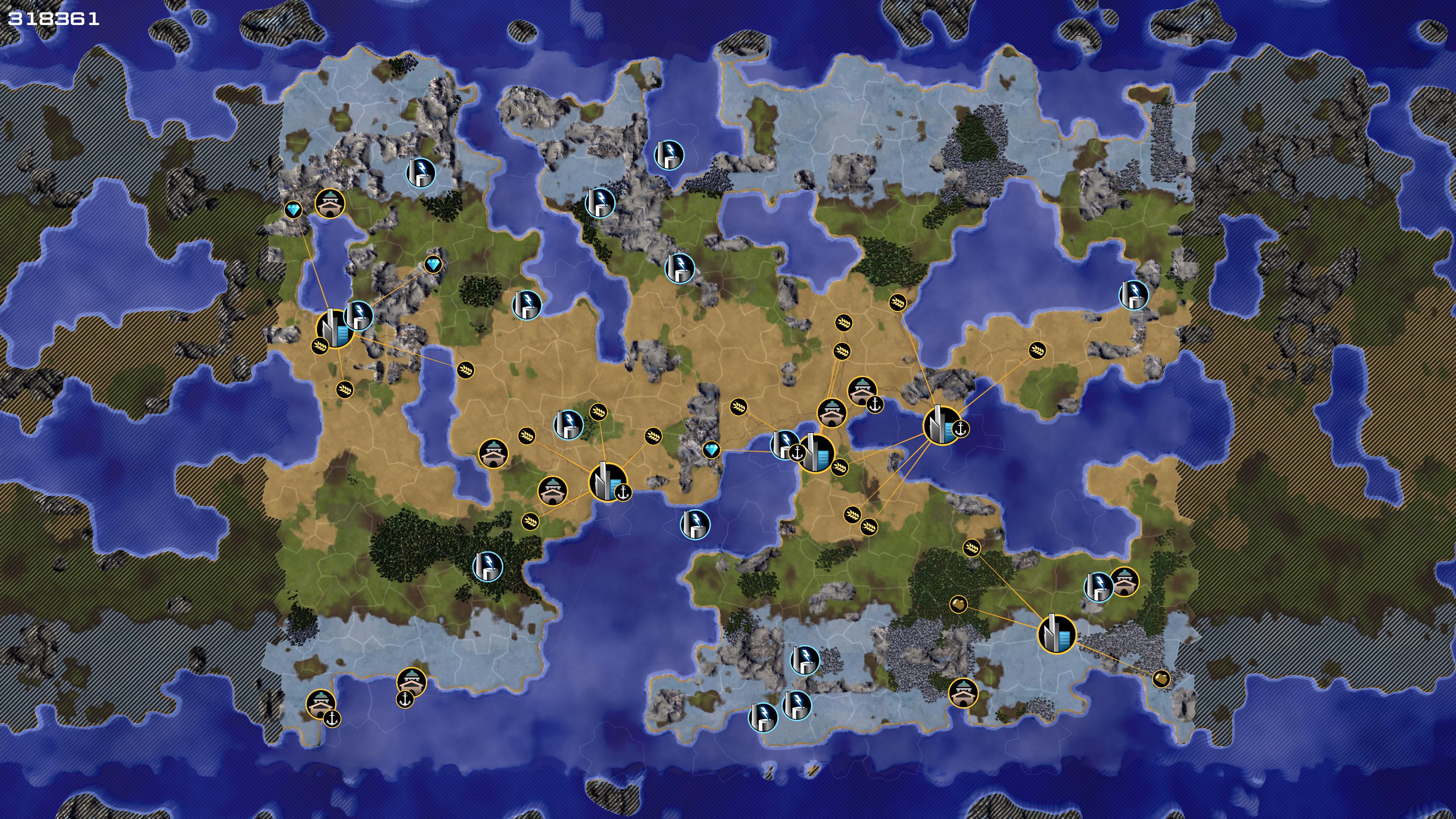Open the domed building next to a diamond marker
The height and width of the screenshot is (819, 1456).
pyautogui.click(x=329, y=204)
